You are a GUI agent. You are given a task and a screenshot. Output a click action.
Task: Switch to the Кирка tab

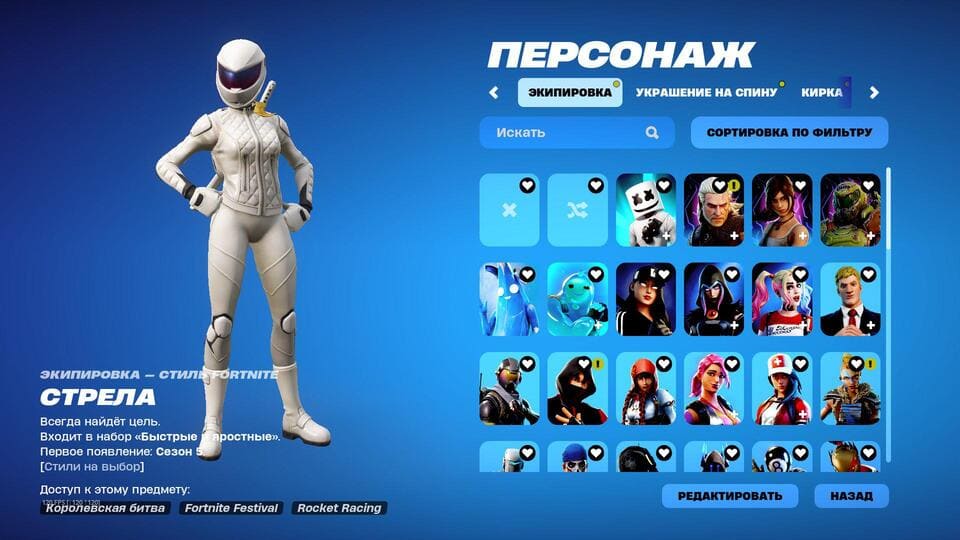(822, 92)
